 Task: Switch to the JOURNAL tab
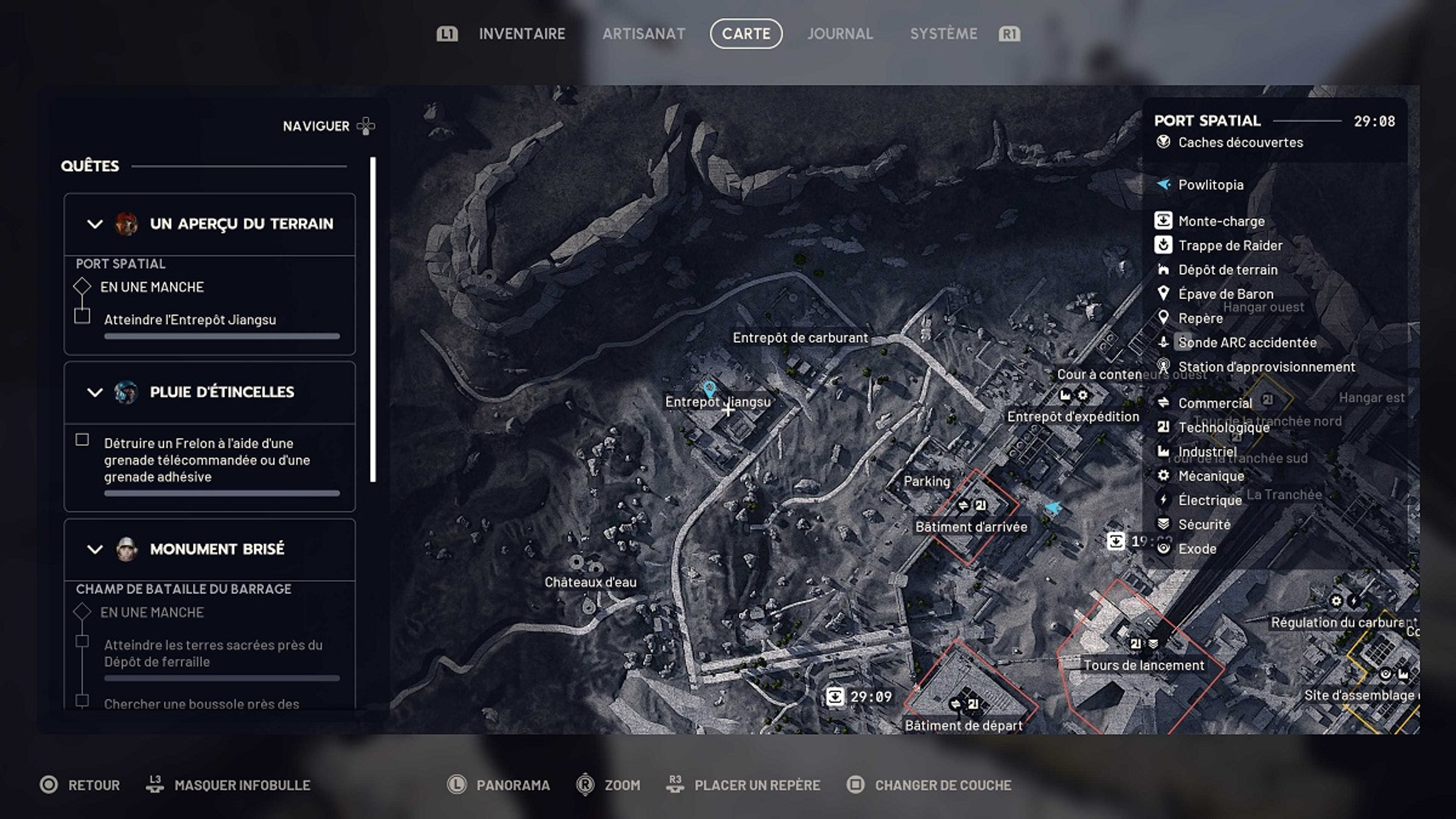[x=840, y=34]
